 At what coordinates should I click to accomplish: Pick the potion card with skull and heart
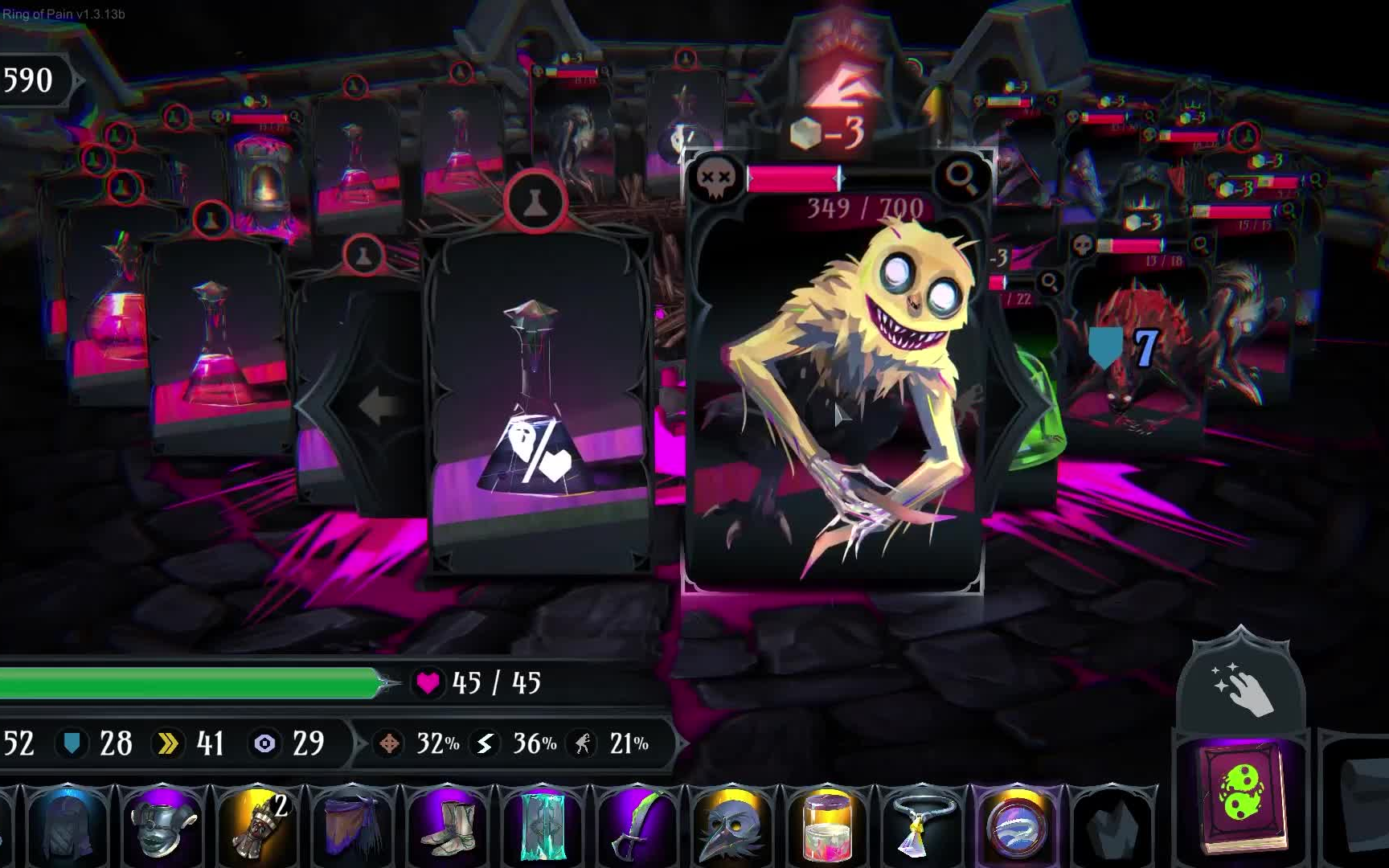[539, 402]
